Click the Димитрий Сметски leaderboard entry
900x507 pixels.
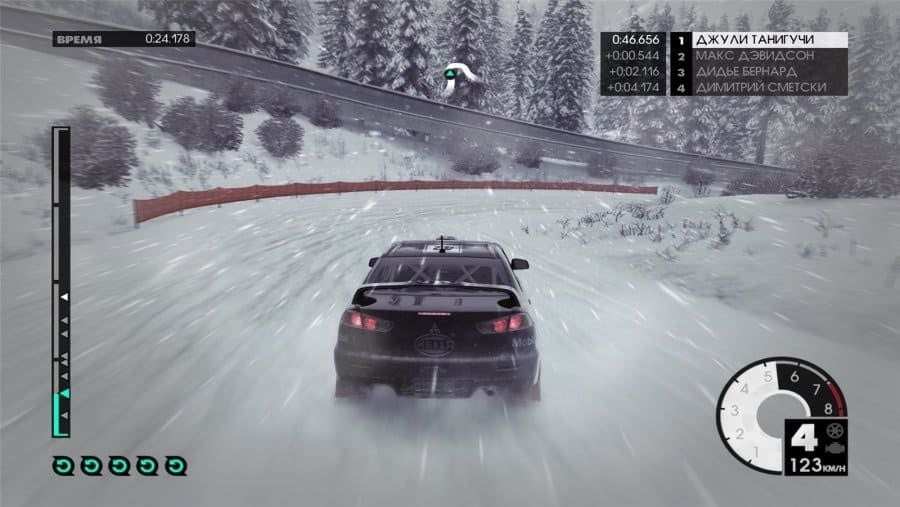pyautogui.click(x=758, y=88)
